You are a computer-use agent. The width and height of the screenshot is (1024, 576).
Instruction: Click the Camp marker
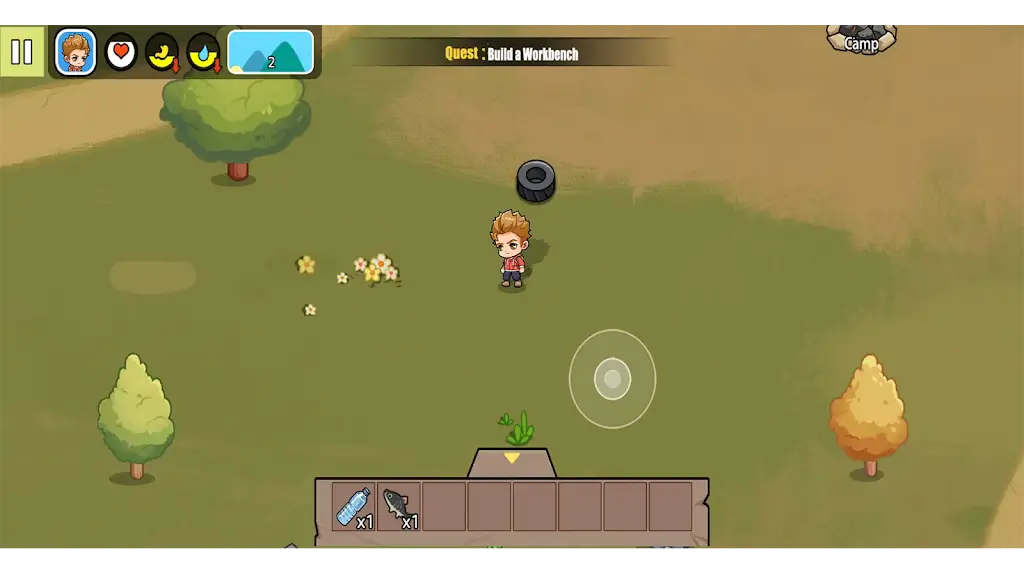point(861,40)
